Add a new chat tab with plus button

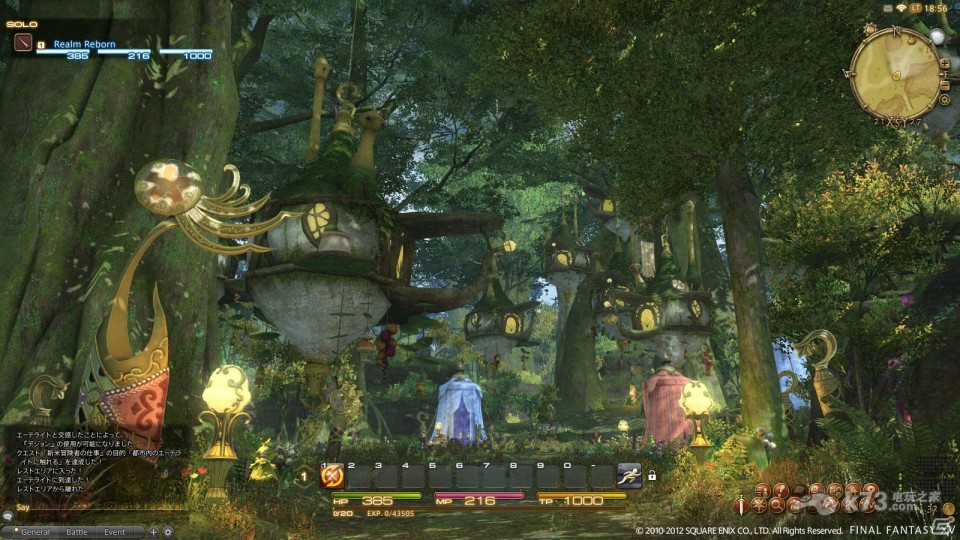click(153, 532)
